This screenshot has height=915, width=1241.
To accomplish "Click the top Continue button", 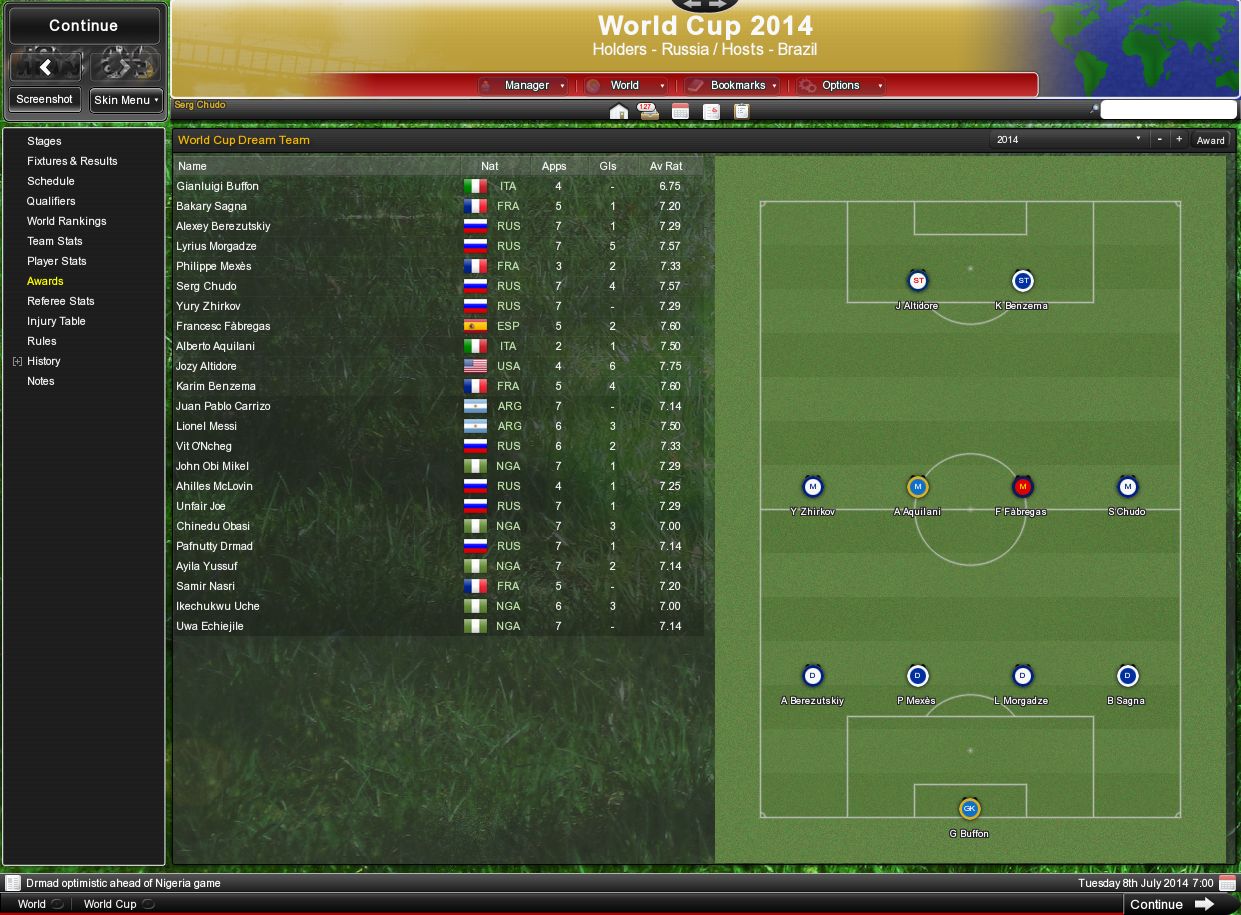I will pyautogui.click(x=83, y=26).
